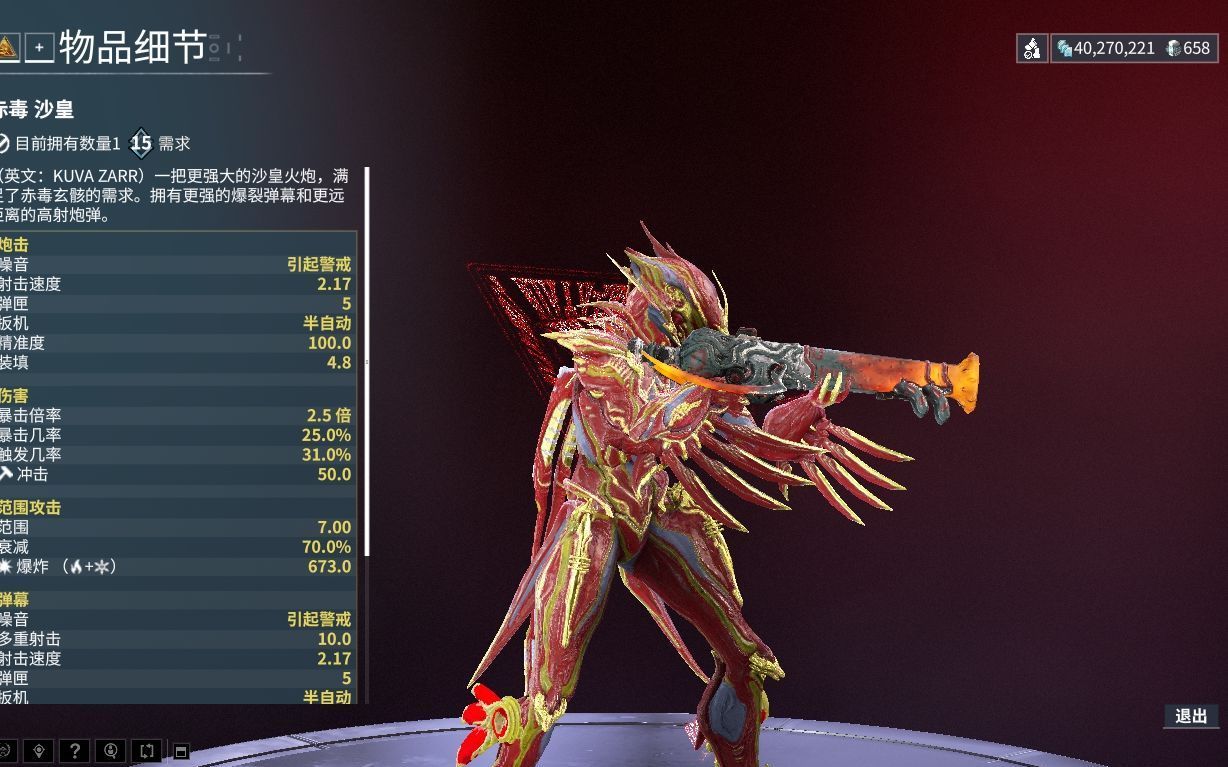This screenshot has width=1228, height=767.
Task: Open the question mark help icon
Action: click(x=74, y=750)
